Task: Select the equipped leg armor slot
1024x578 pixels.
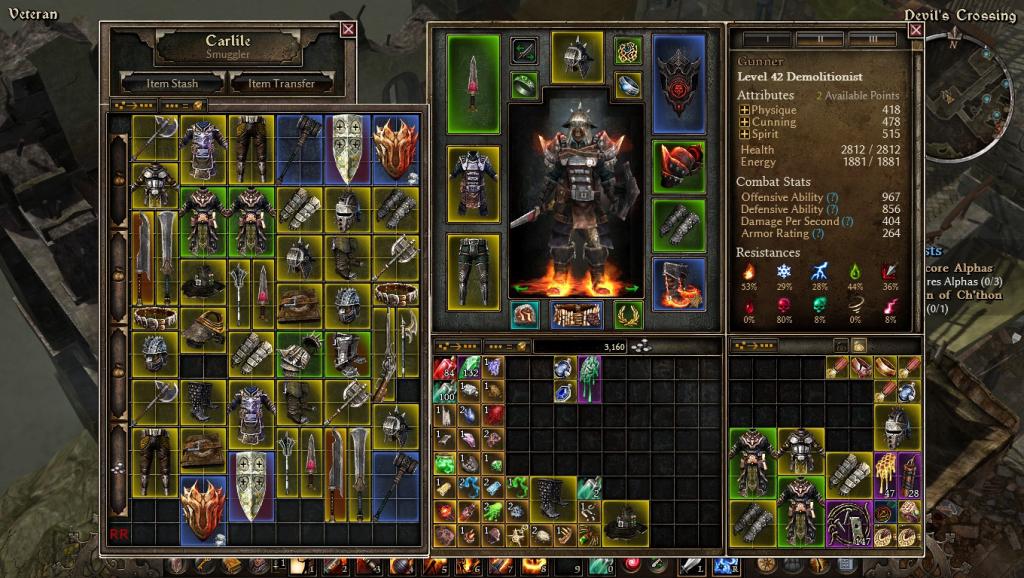Action: pyautogui.click(x=473, y=268)
